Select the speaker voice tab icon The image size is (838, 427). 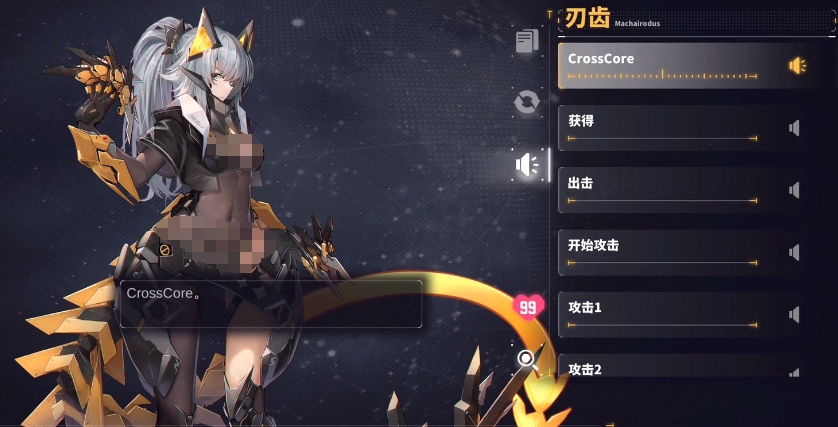pyautogui.click(x=527, y=164)
